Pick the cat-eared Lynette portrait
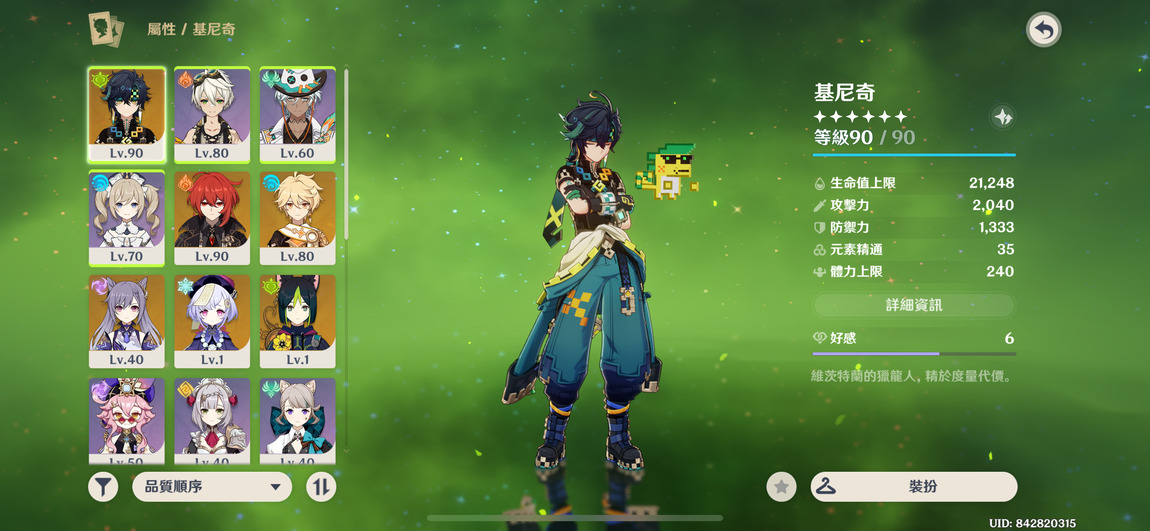Viewport: 1150px width, 531px height. click(x=297, y=420)
